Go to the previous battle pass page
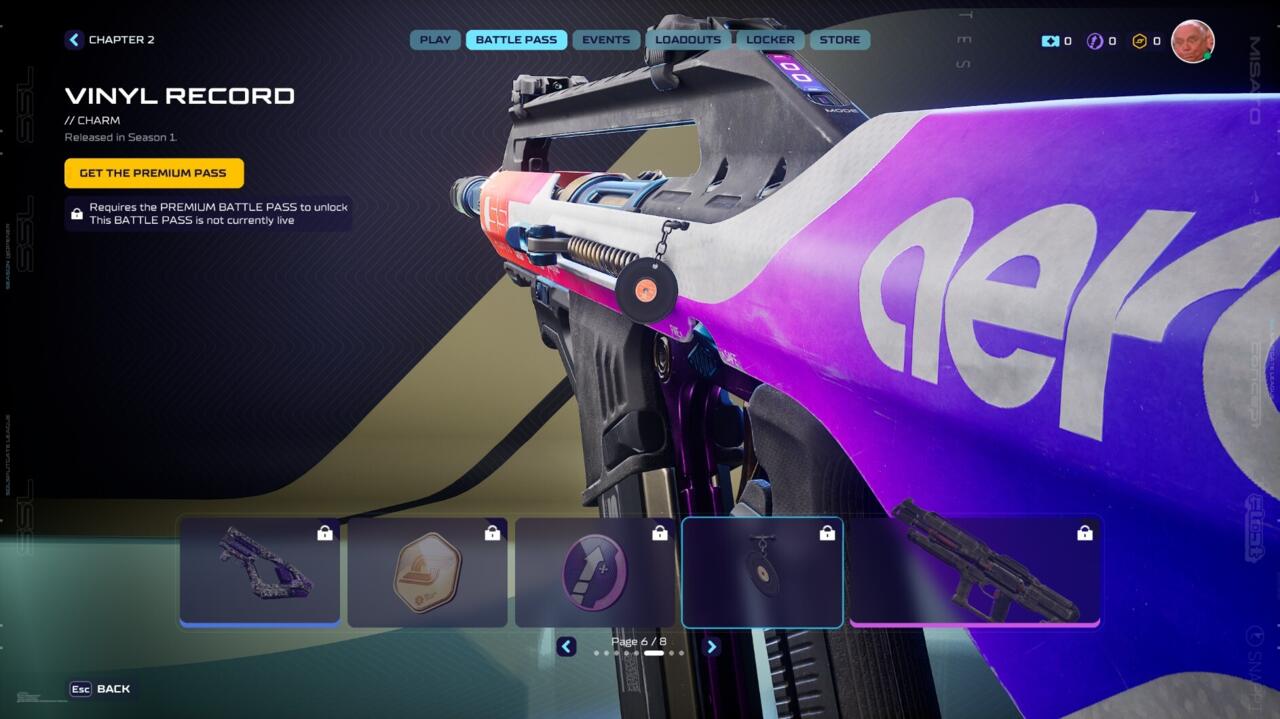 566,647
